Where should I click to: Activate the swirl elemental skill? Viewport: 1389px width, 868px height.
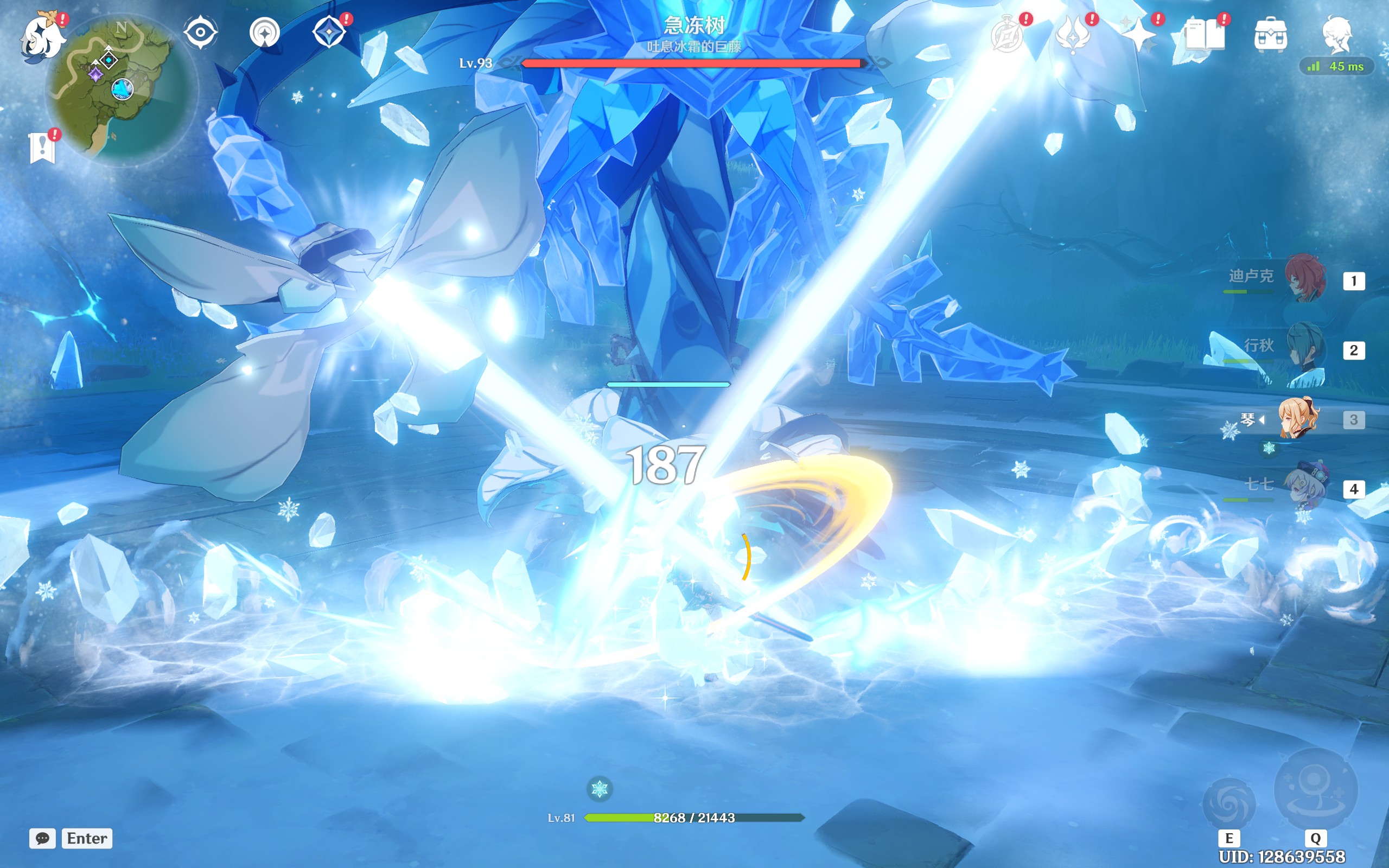[x=1229, y=803]
